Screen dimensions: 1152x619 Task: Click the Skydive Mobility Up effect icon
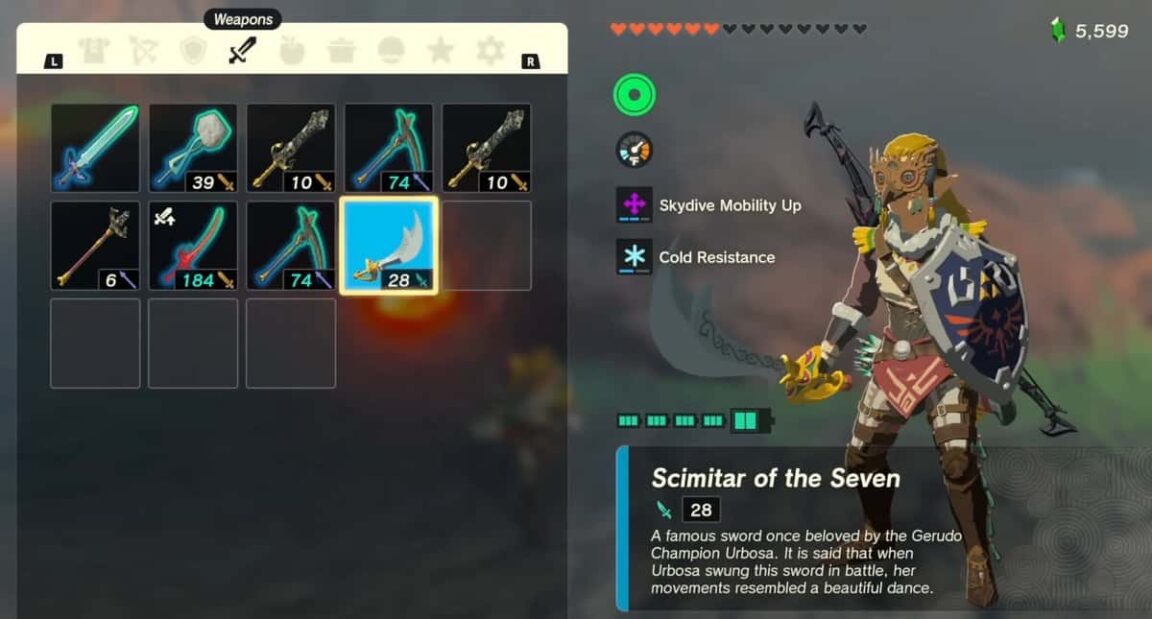point(634,205)
